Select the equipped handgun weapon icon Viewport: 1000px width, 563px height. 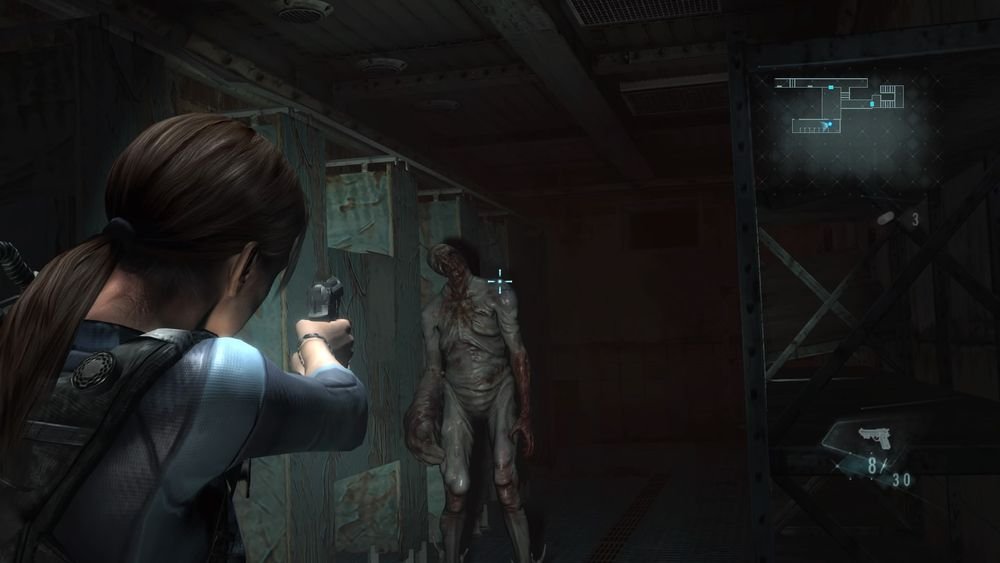pyautogui.click(x=876, y=438)
